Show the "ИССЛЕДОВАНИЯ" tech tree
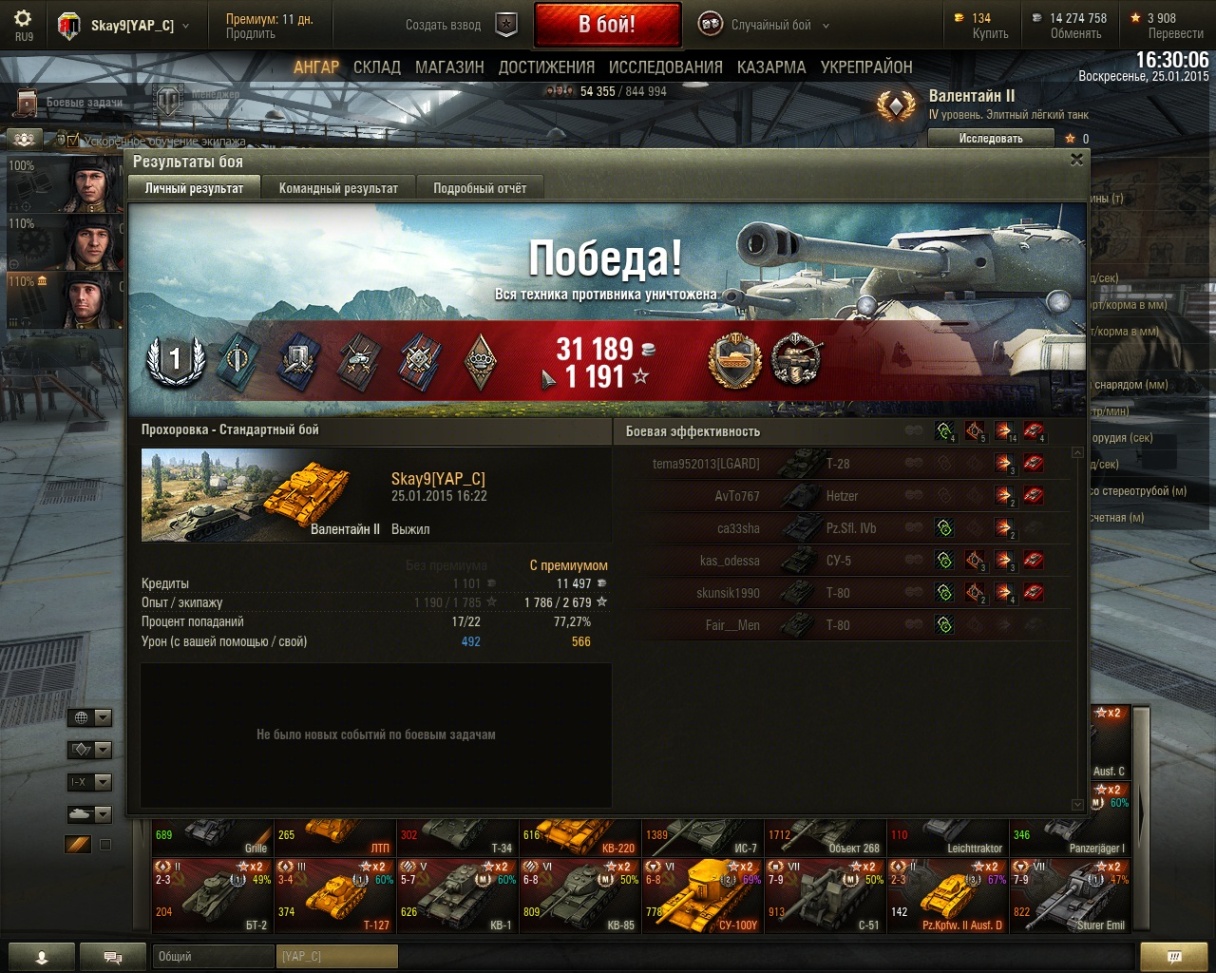 coord(665,67)
